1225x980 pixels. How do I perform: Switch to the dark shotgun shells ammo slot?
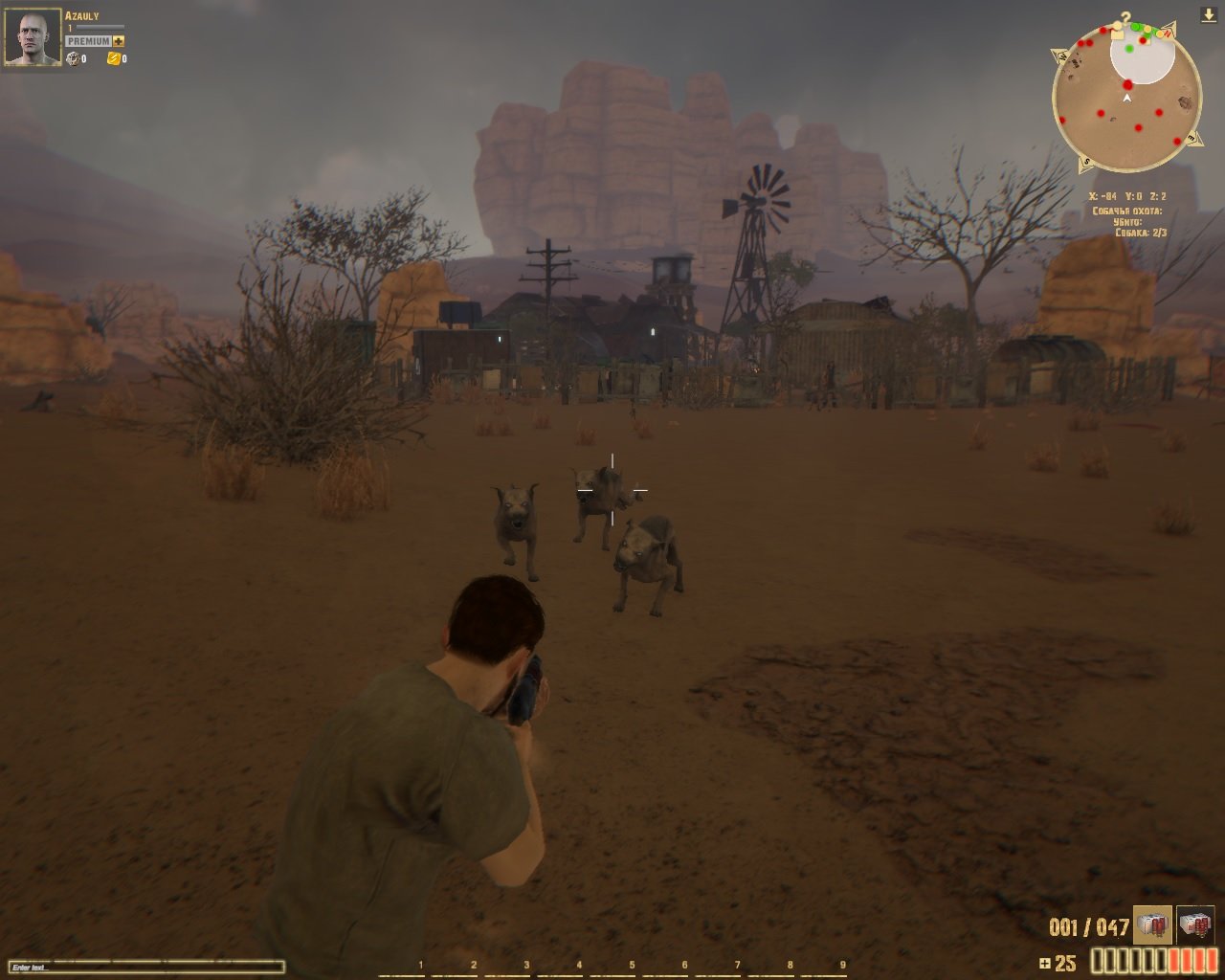[x=1195, y=924]
